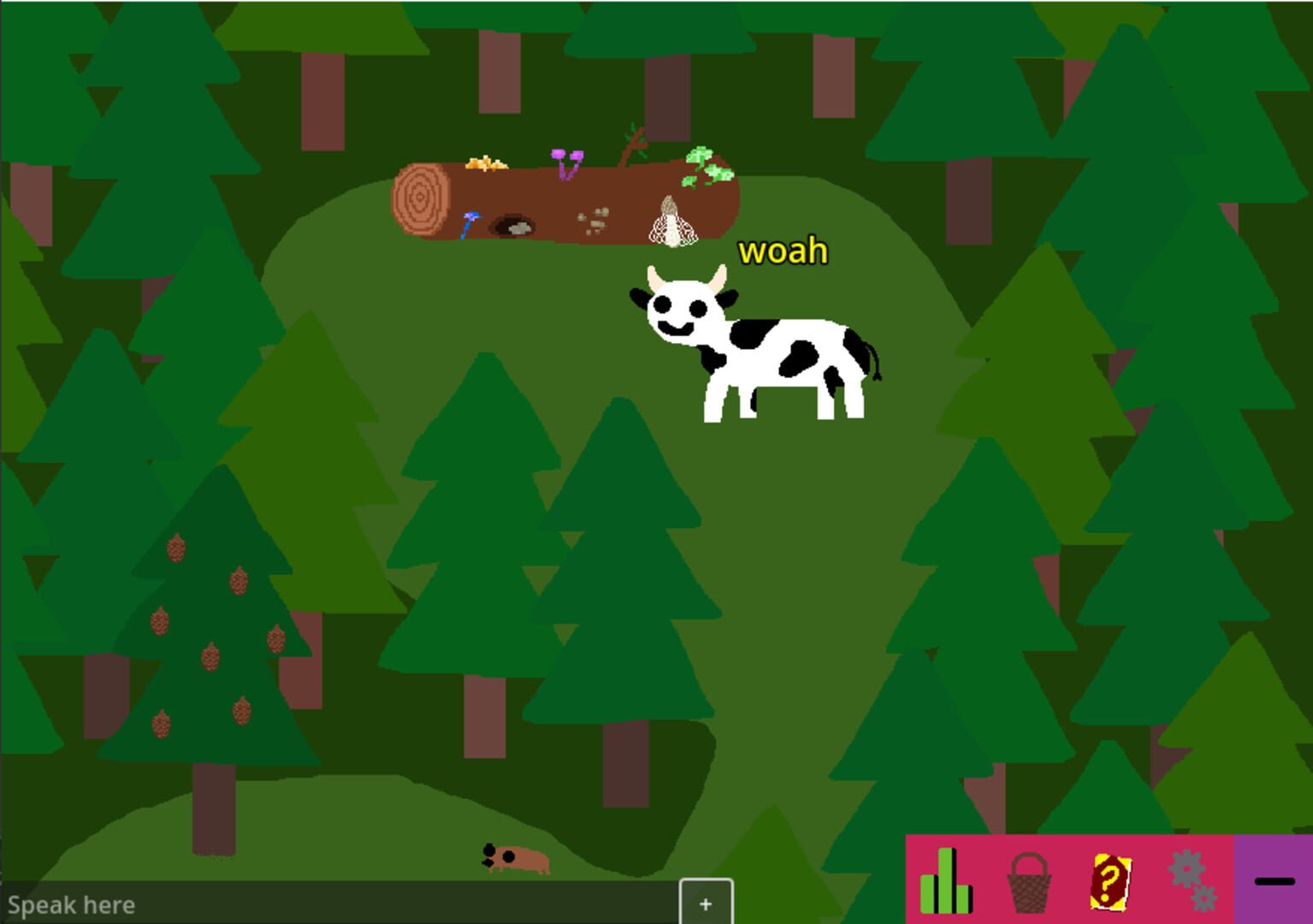Open the stats bar chart panel
This screenshot has width=1313, height=924.
point(946,881)
